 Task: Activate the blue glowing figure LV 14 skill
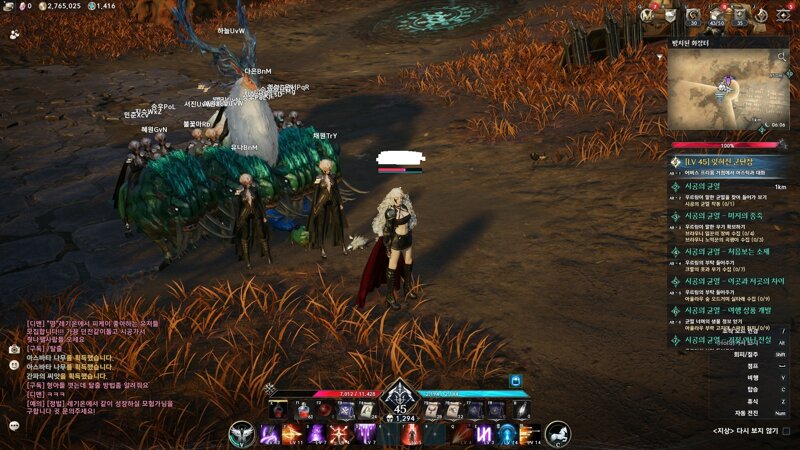pyautogui.click(x=508, y=433)
